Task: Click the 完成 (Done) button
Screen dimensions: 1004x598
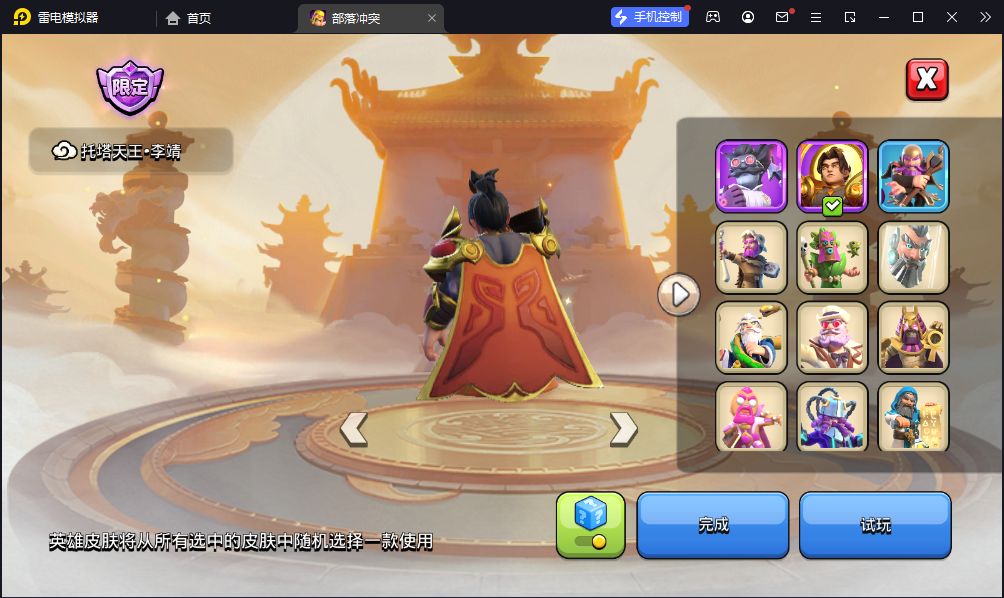Action: (712, 525)
